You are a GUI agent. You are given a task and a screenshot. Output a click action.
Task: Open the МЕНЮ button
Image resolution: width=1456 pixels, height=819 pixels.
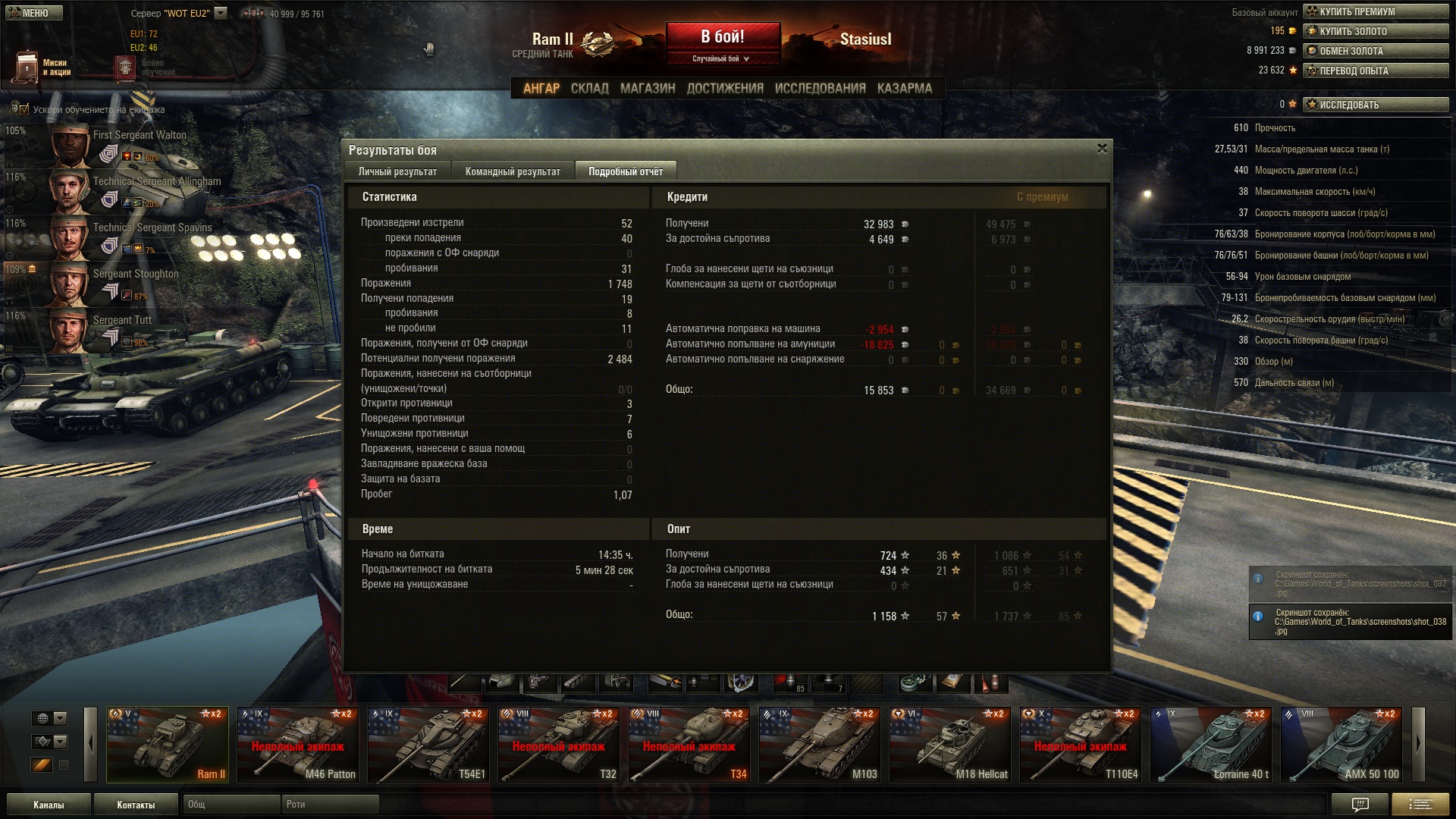(34, 13)
